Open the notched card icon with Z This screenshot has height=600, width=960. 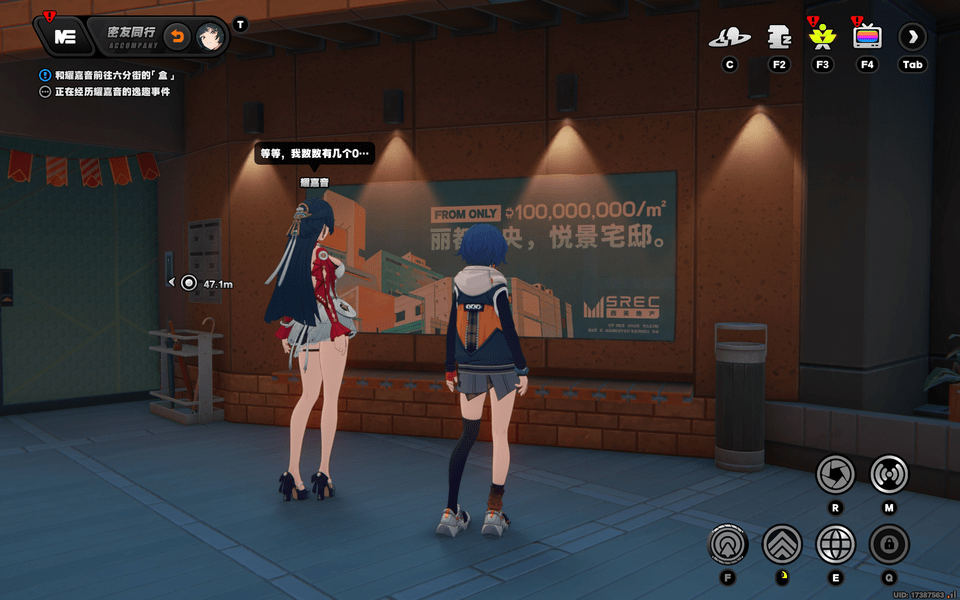tap(779, 38)
